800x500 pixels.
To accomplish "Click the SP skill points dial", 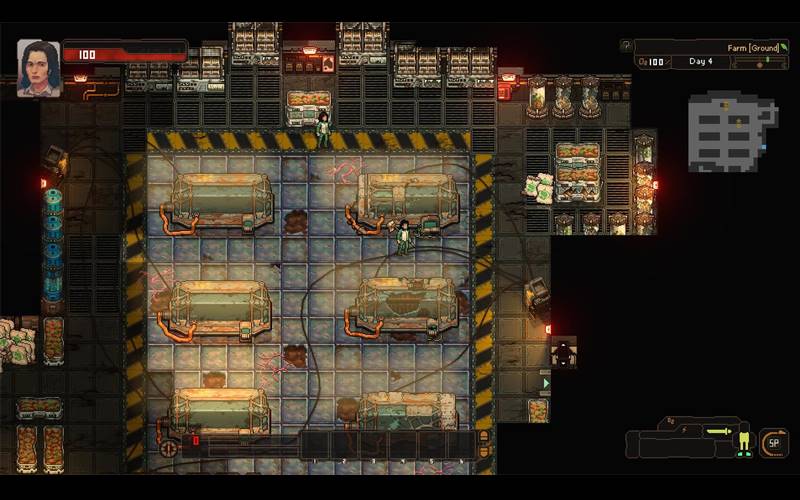I will [773, 442].
